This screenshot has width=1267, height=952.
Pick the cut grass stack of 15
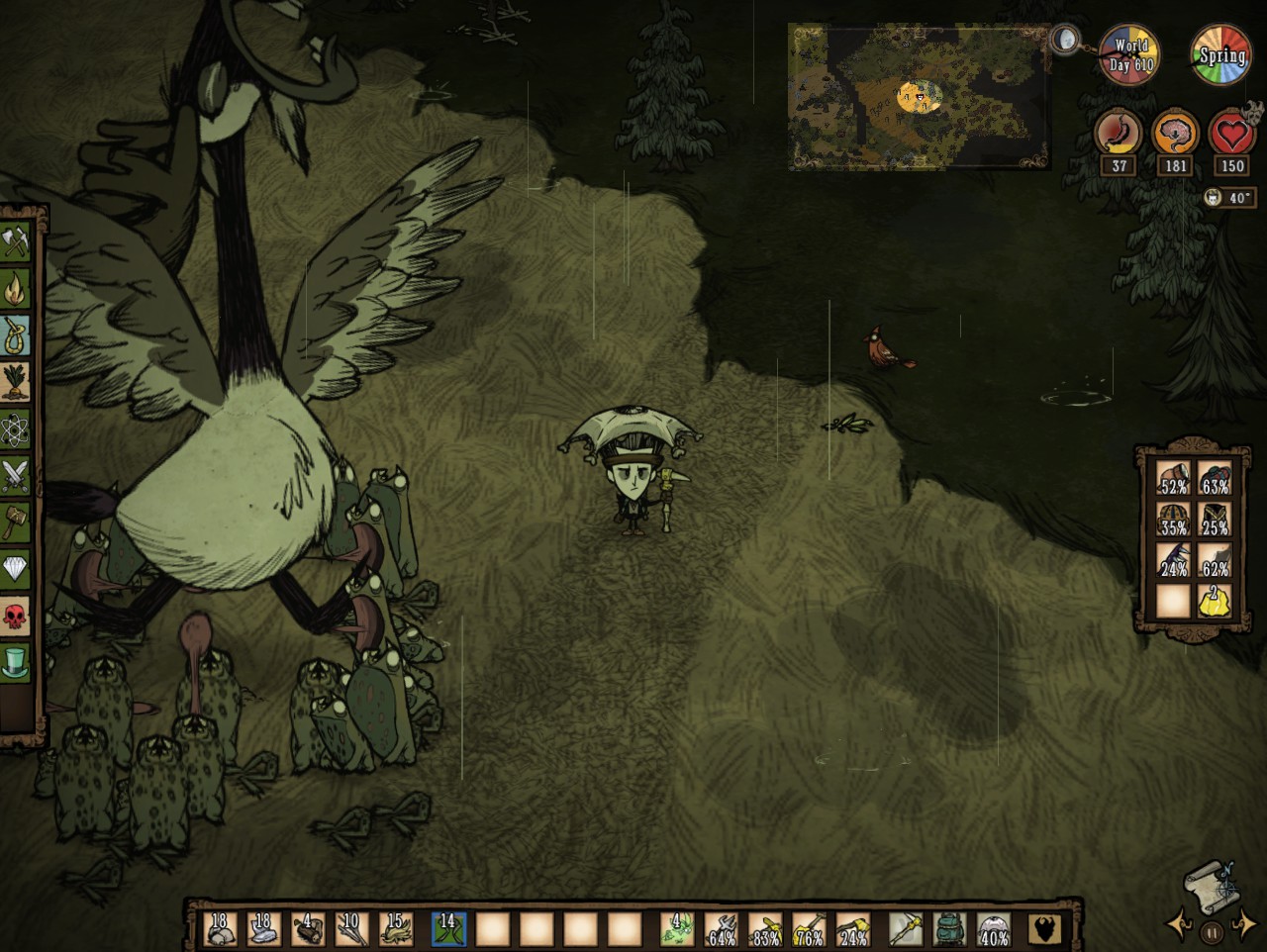[394, 929]
